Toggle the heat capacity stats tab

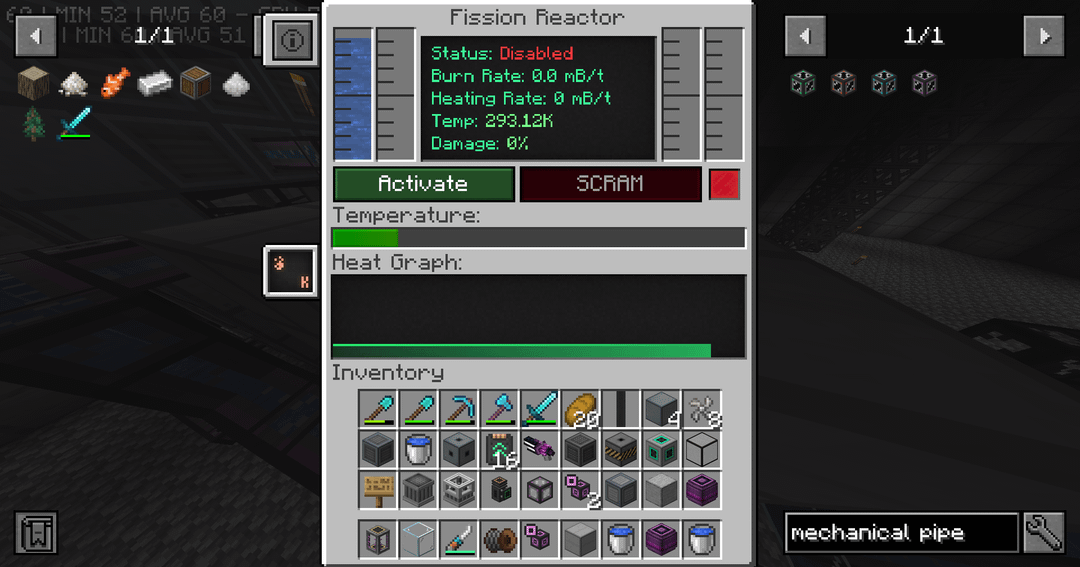tap(292, 272)
